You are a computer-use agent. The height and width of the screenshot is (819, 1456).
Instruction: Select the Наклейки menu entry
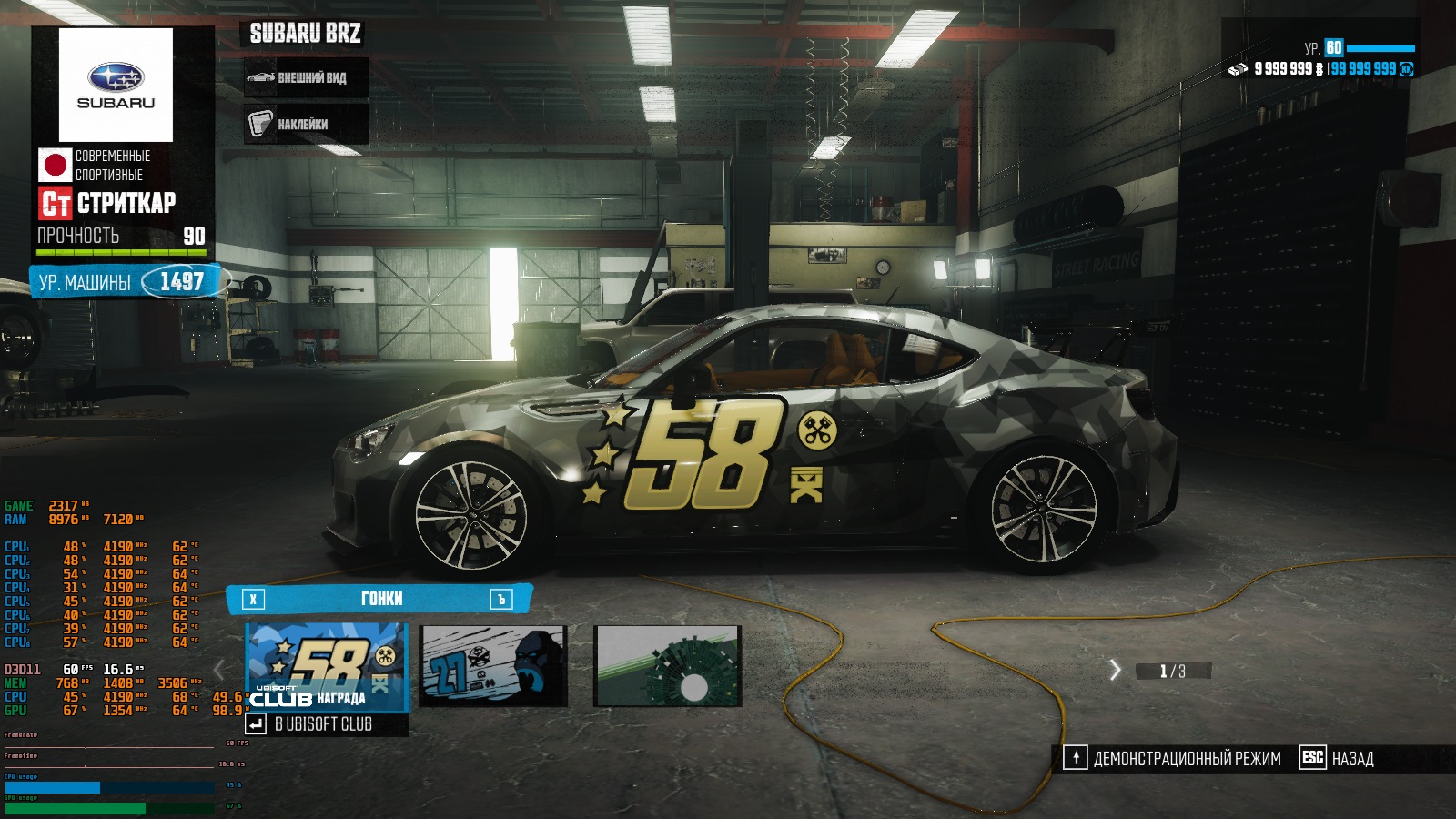pyautogui.click(x=307, y=124)
